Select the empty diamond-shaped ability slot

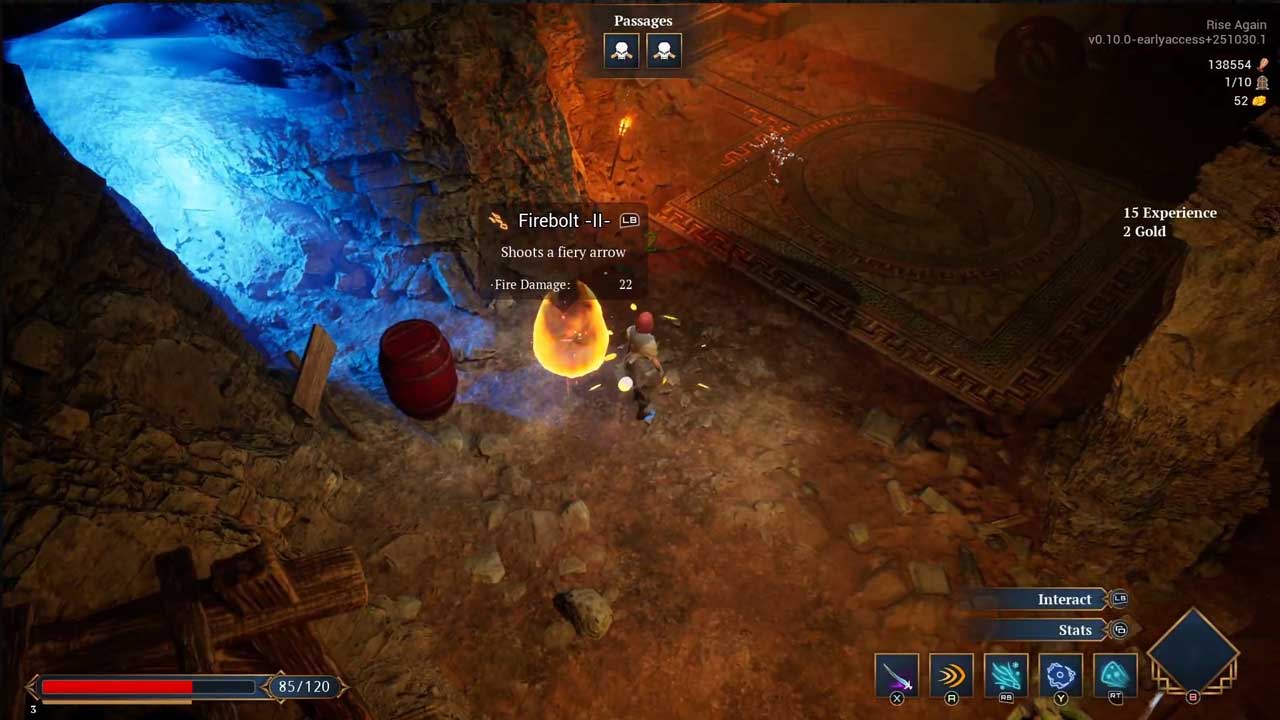tap(1193, 651)
